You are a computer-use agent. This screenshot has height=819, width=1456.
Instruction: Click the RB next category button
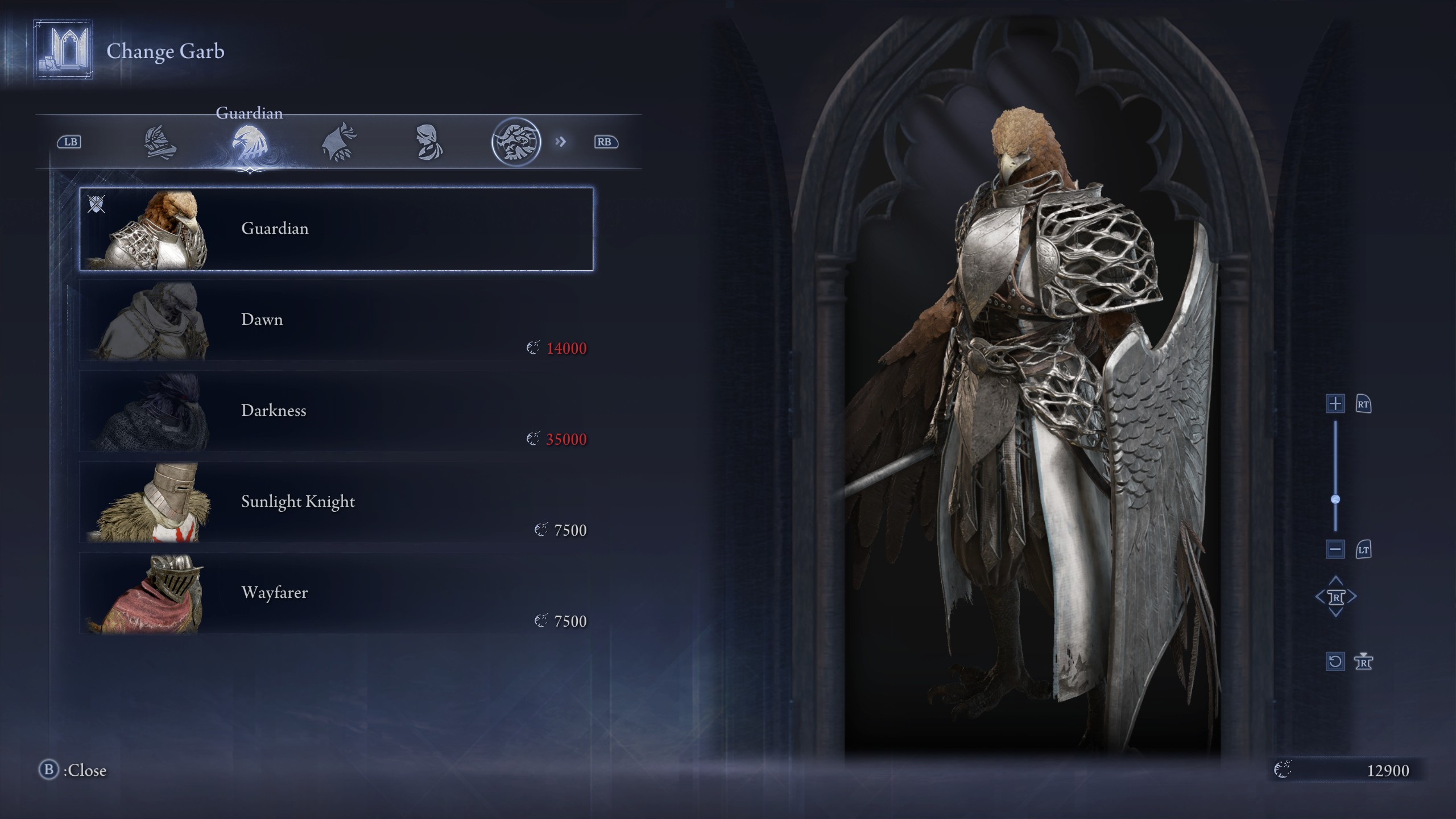pyautogui.click(x=606, y=142)
